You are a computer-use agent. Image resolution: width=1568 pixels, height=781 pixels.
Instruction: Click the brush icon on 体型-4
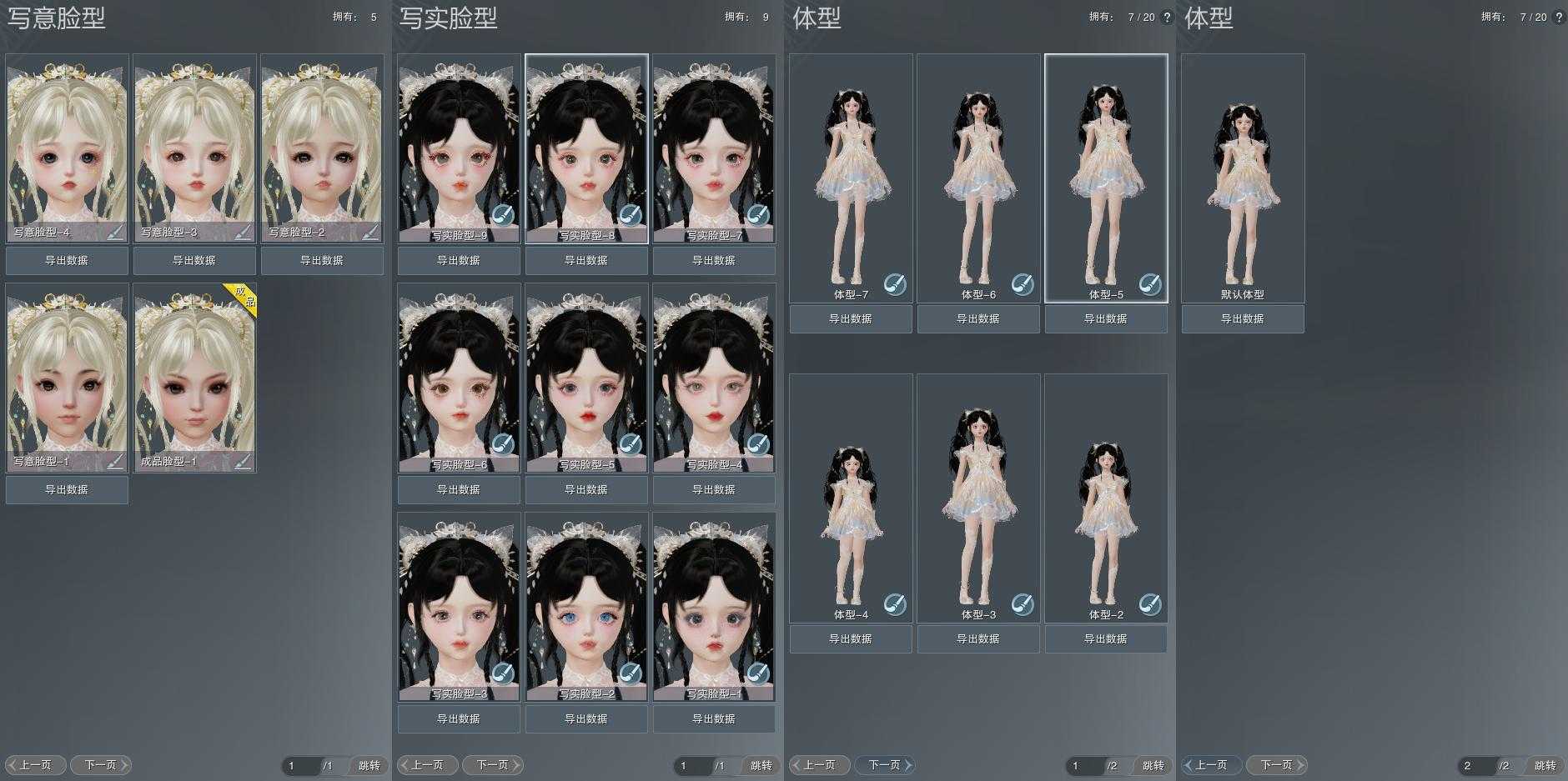895,604
